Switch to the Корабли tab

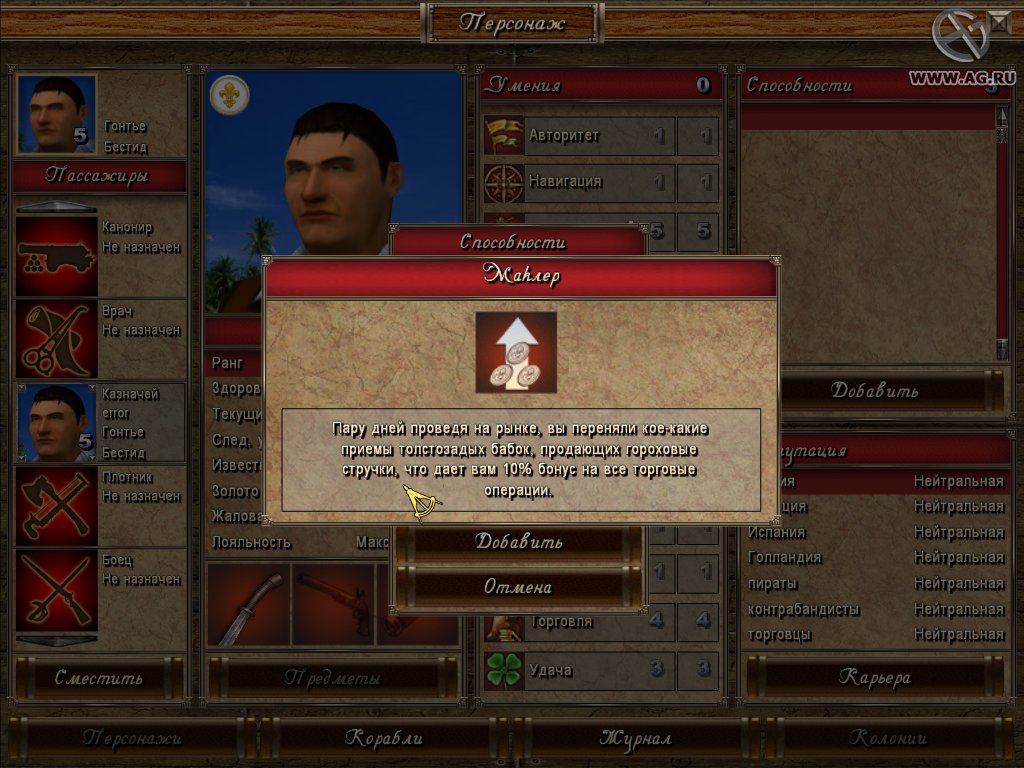coord(384,738)
